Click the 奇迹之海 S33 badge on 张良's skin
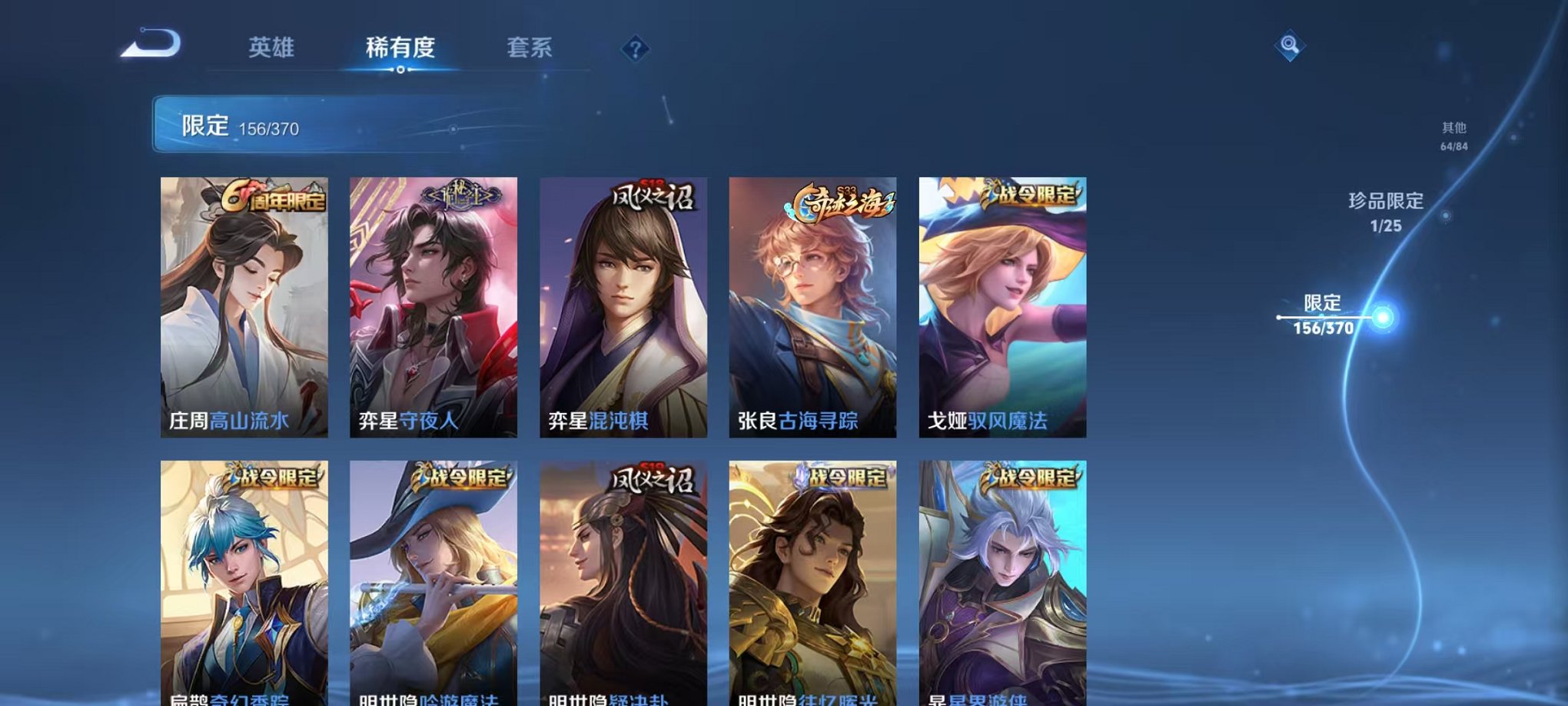Viewport: 1568px width, 706px height. (837, 199)
